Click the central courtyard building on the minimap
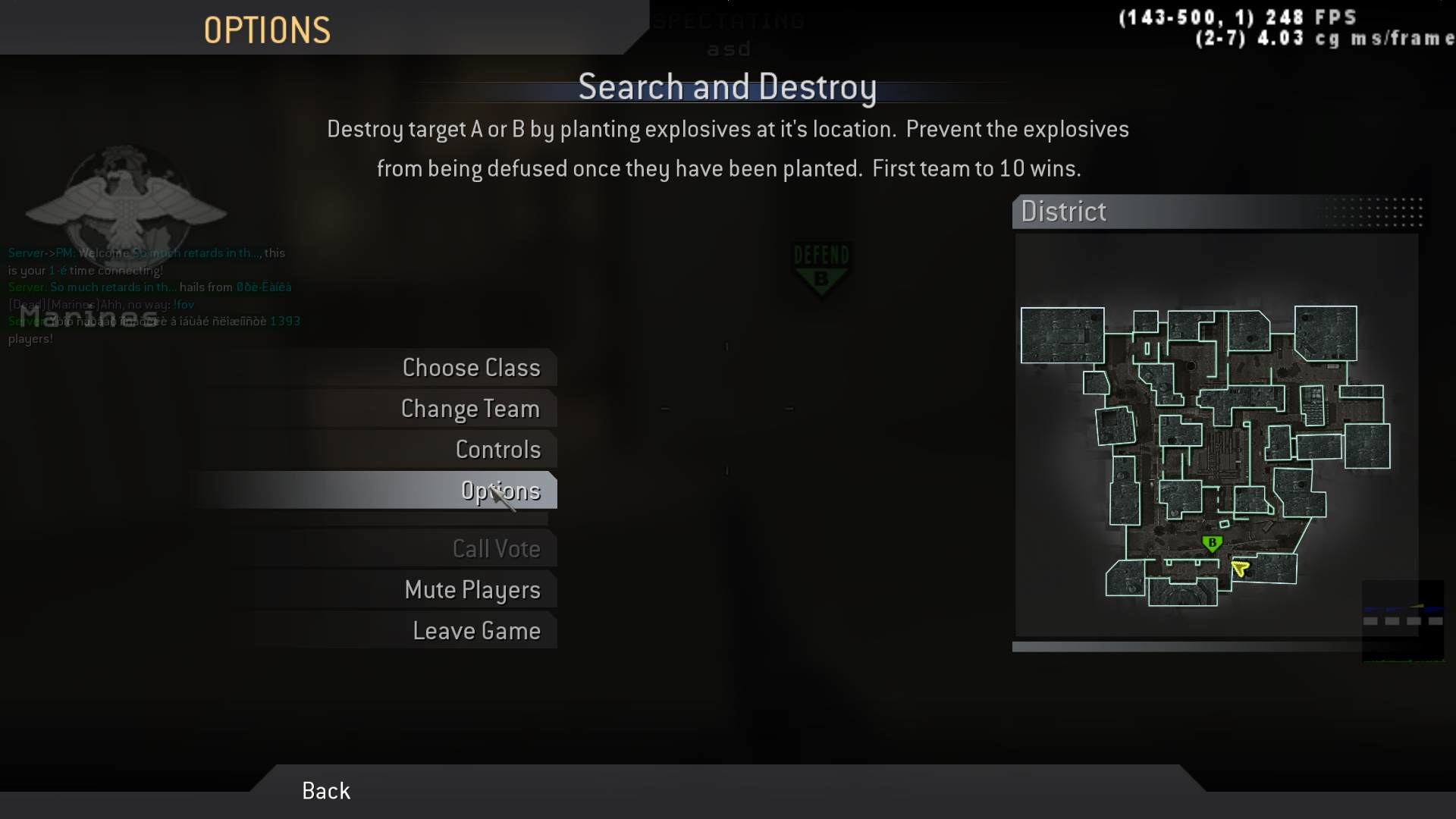The height and width of the screenshot is (819, 1456). tap(1225, 455)
